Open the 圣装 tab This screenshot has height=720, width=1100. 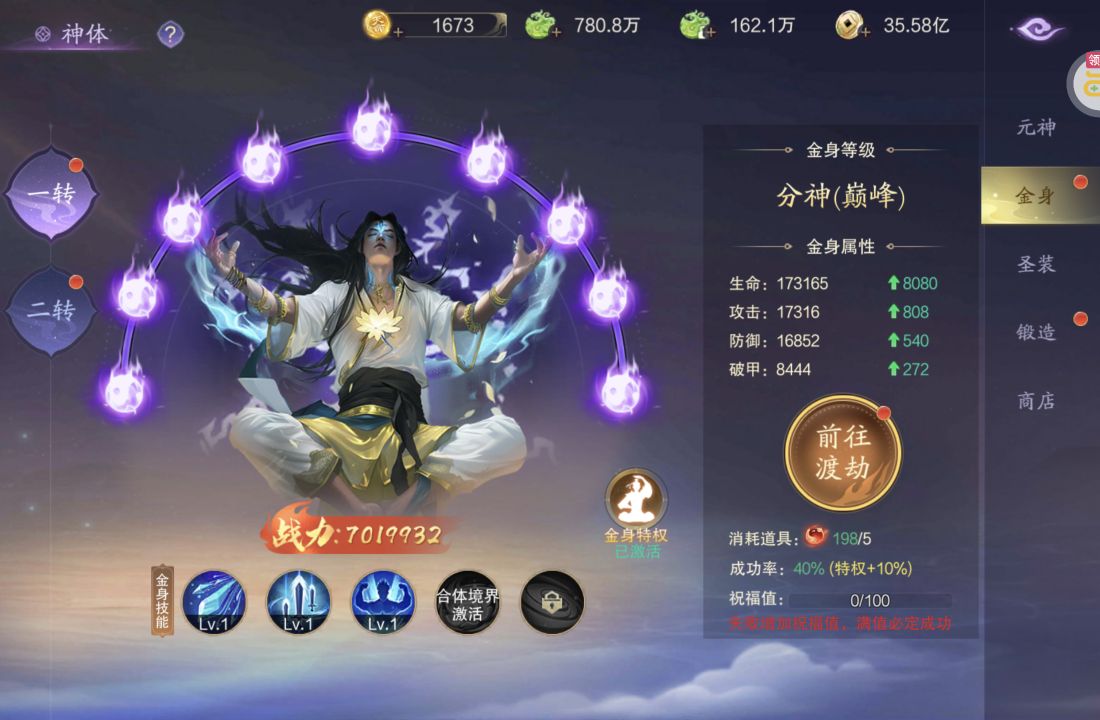pyautogui.click(x=1036, y=264)
